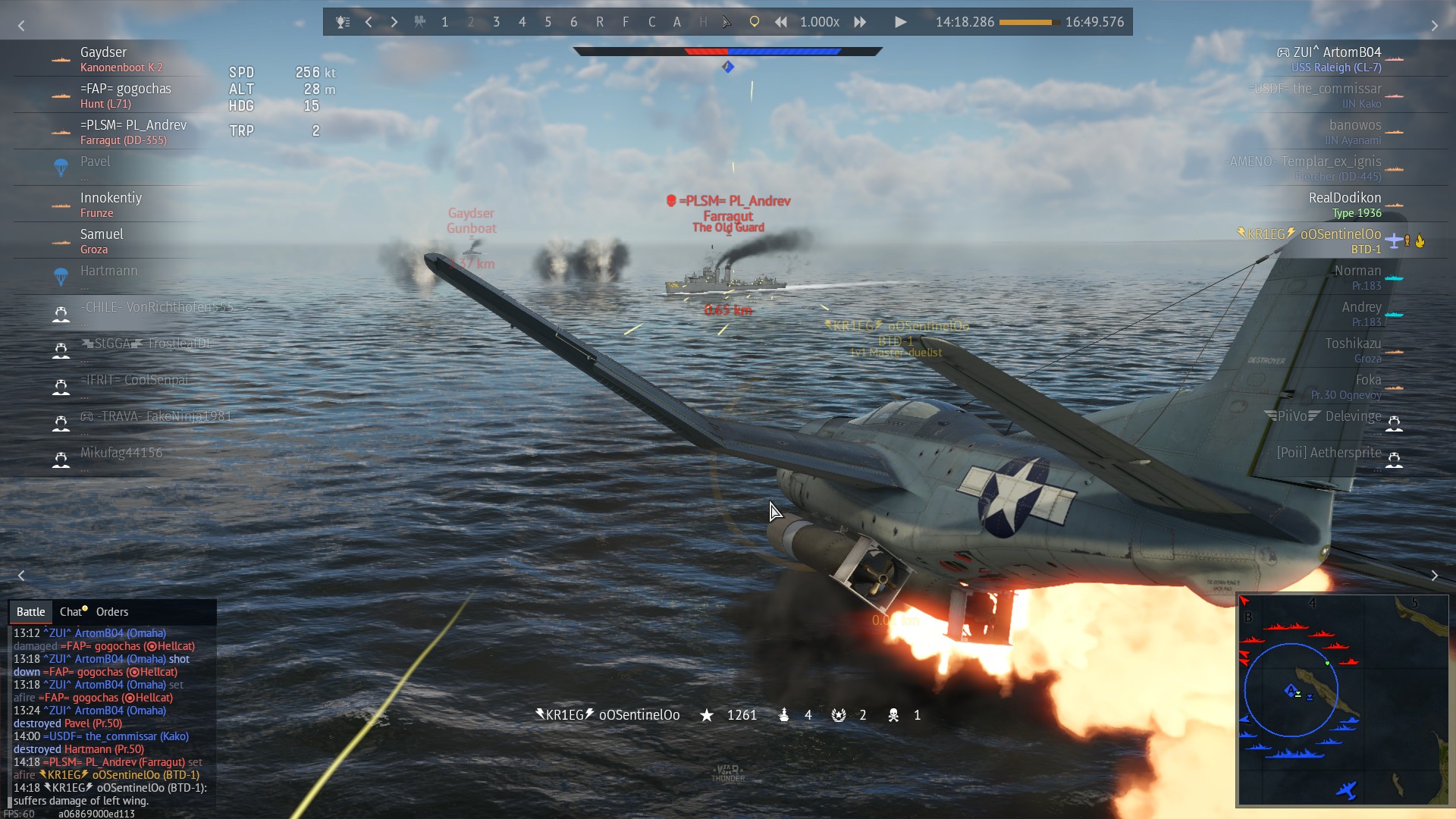Open the Orders tab
Viewport: 1456px width, 819px height.
click(x=112, y=612)
